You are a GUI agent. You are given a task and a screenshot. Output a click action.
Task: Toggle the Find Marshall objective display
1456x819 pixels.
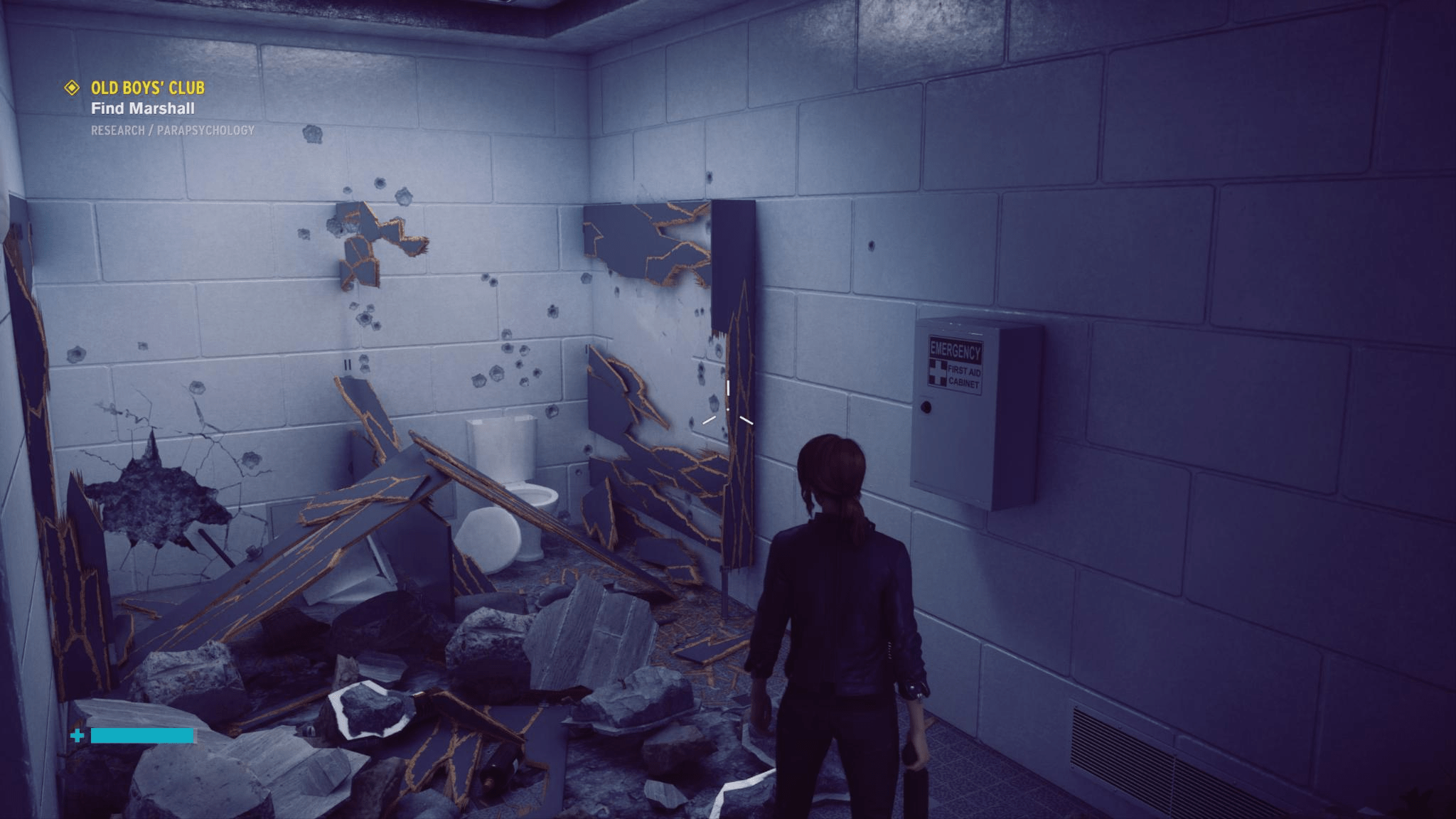click(x=141, y=109)
